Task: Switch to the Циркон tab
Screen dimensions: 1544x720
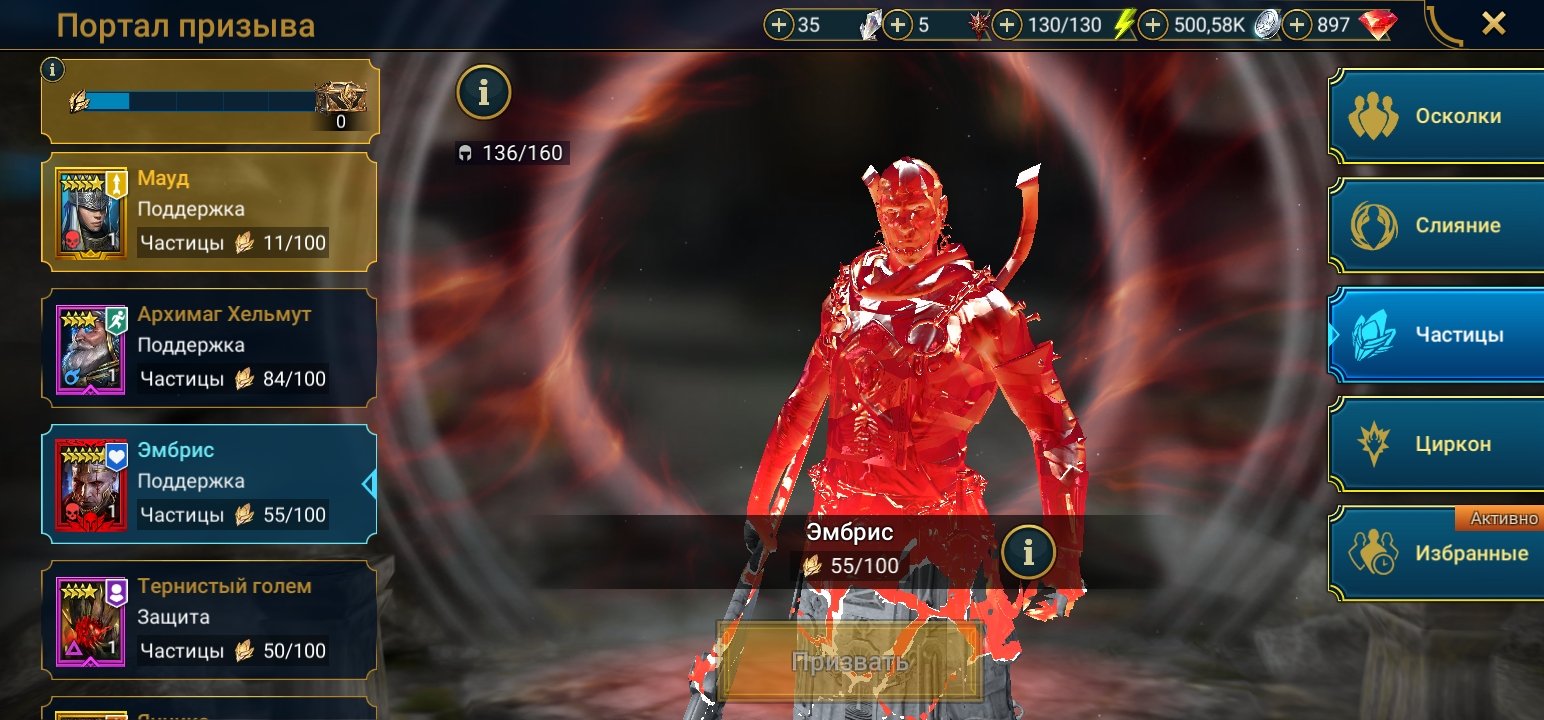Action: [x=1436, y=444]
